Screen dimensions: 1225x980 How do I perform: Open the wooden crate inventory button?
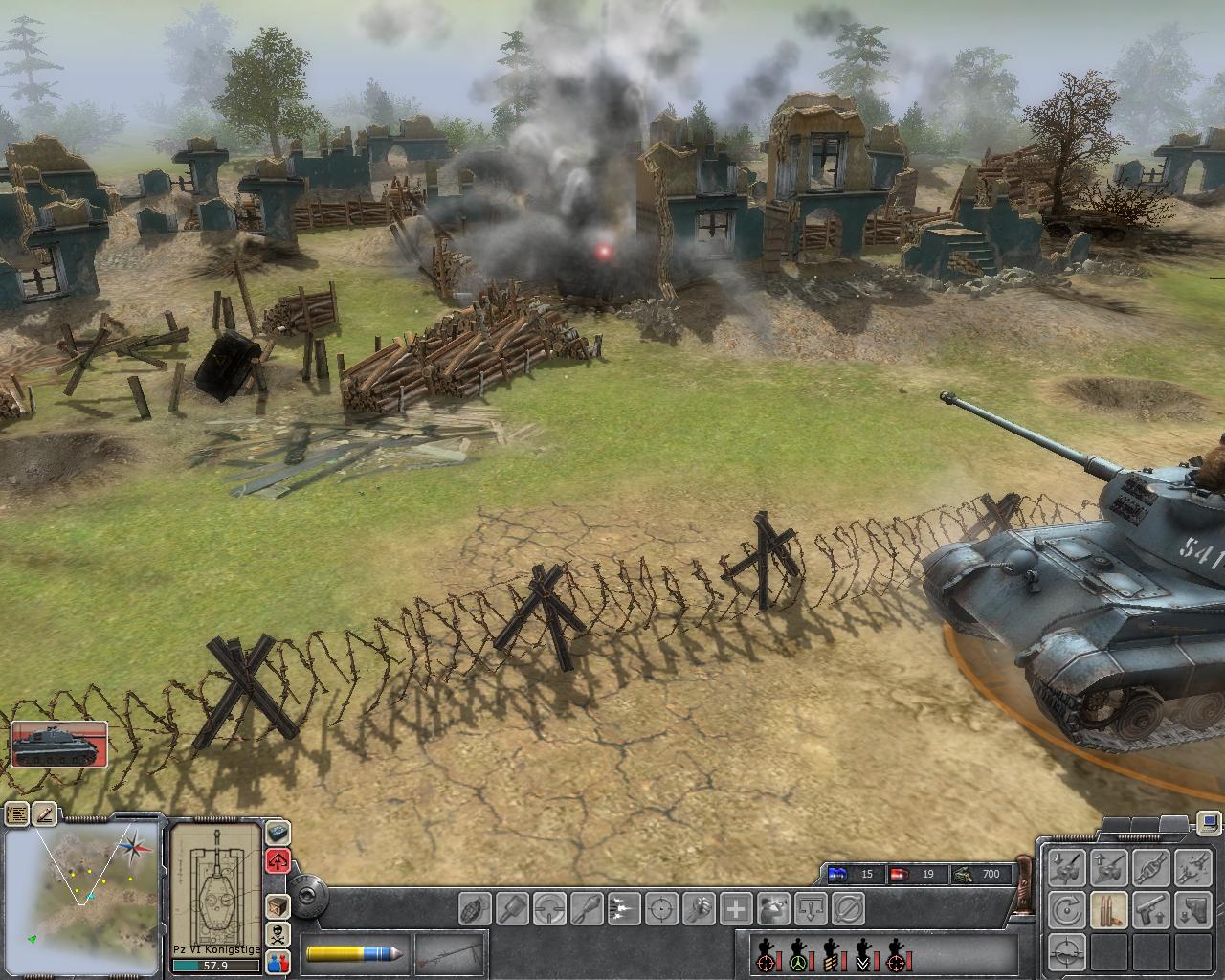(278, 905)
